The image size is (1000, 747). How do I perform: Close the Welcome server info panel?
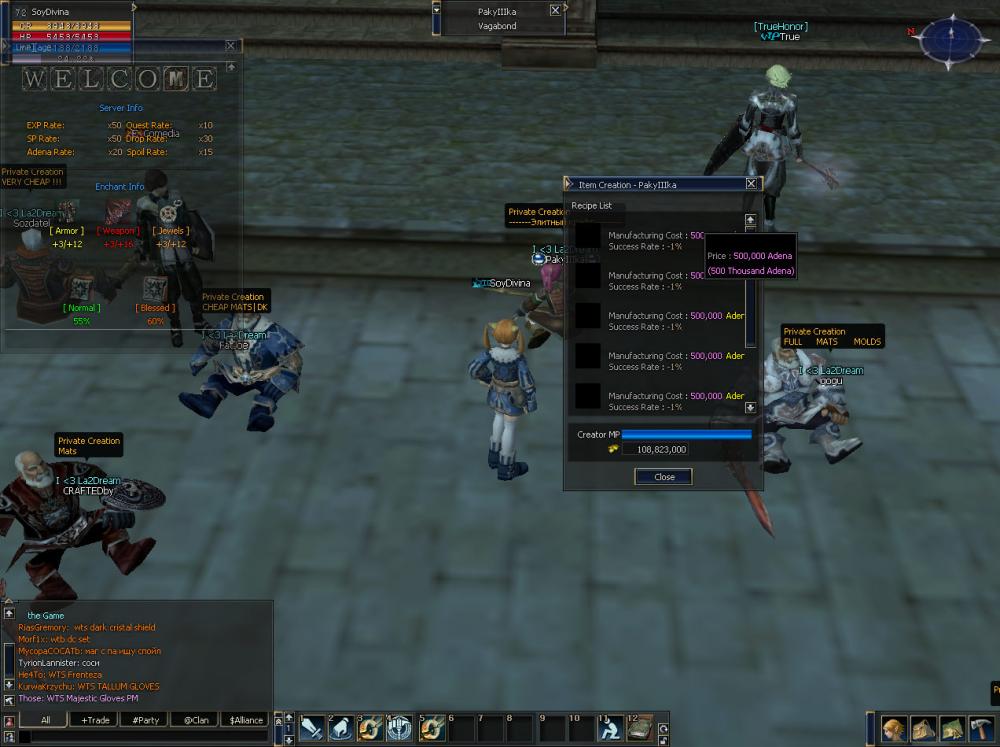coord(231,46)
